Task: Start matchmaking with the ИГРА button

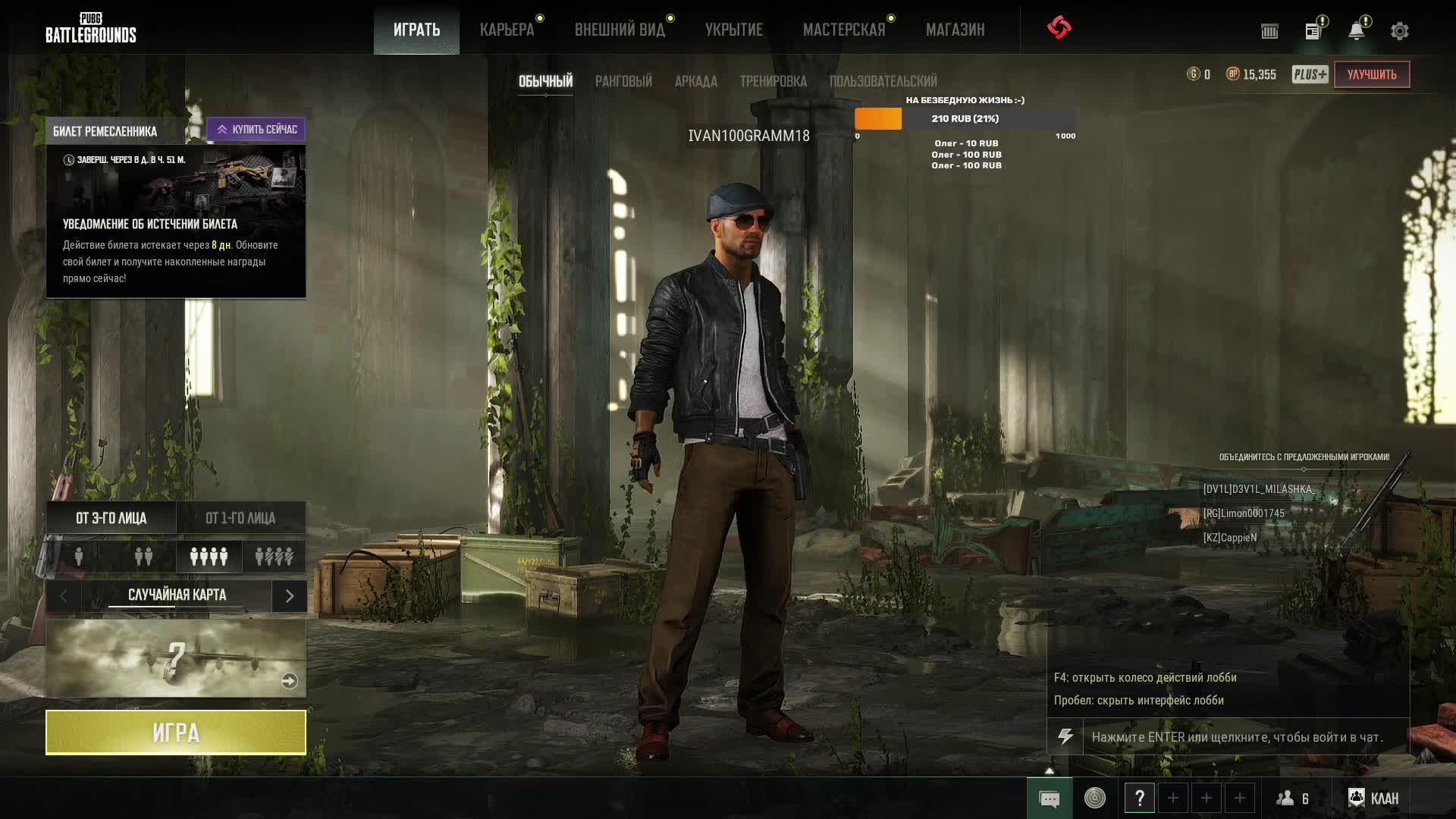Action: click(176, 733)
